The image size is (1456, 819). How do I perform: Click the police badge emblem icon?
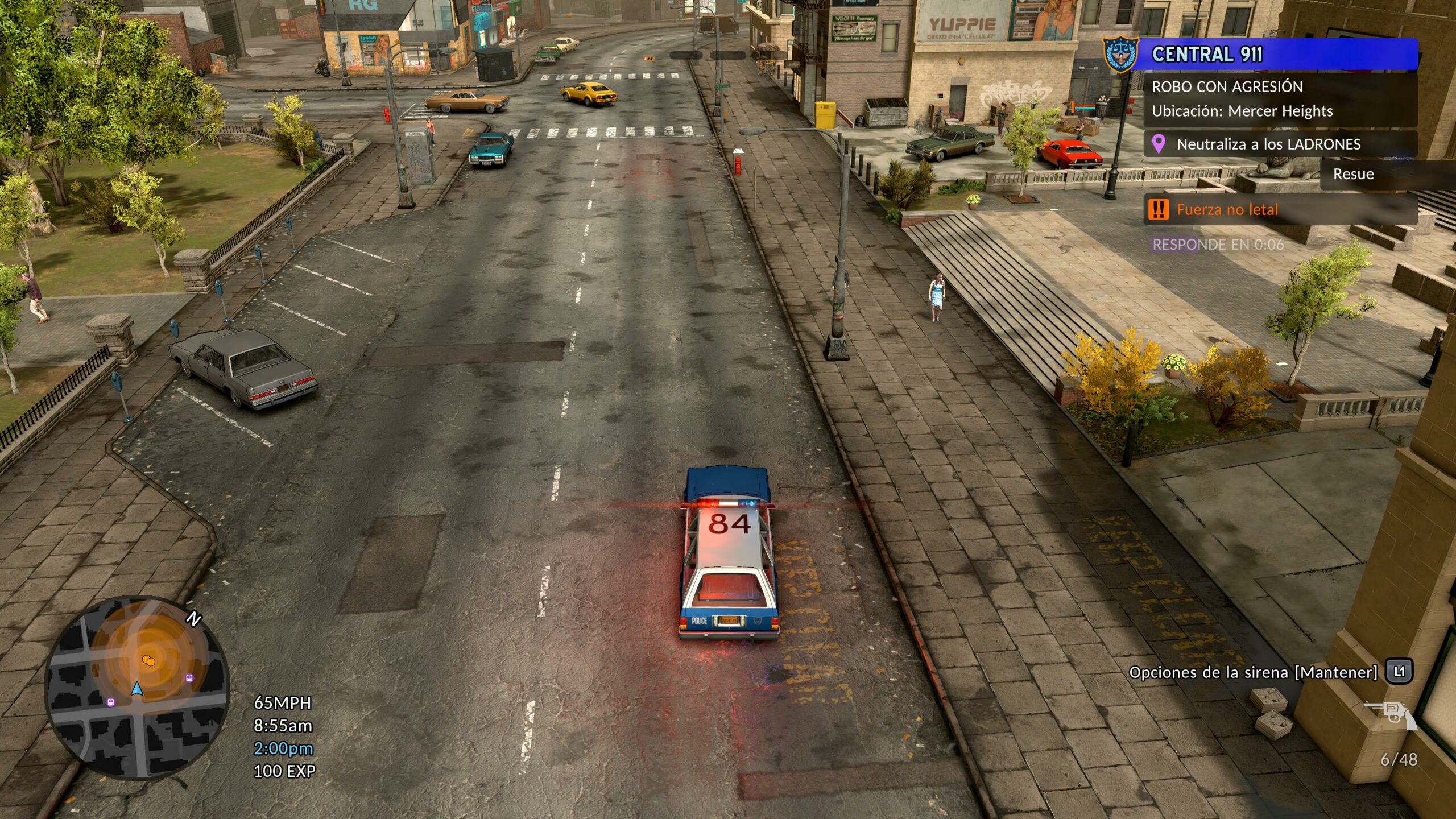(x=1120, y=55)
